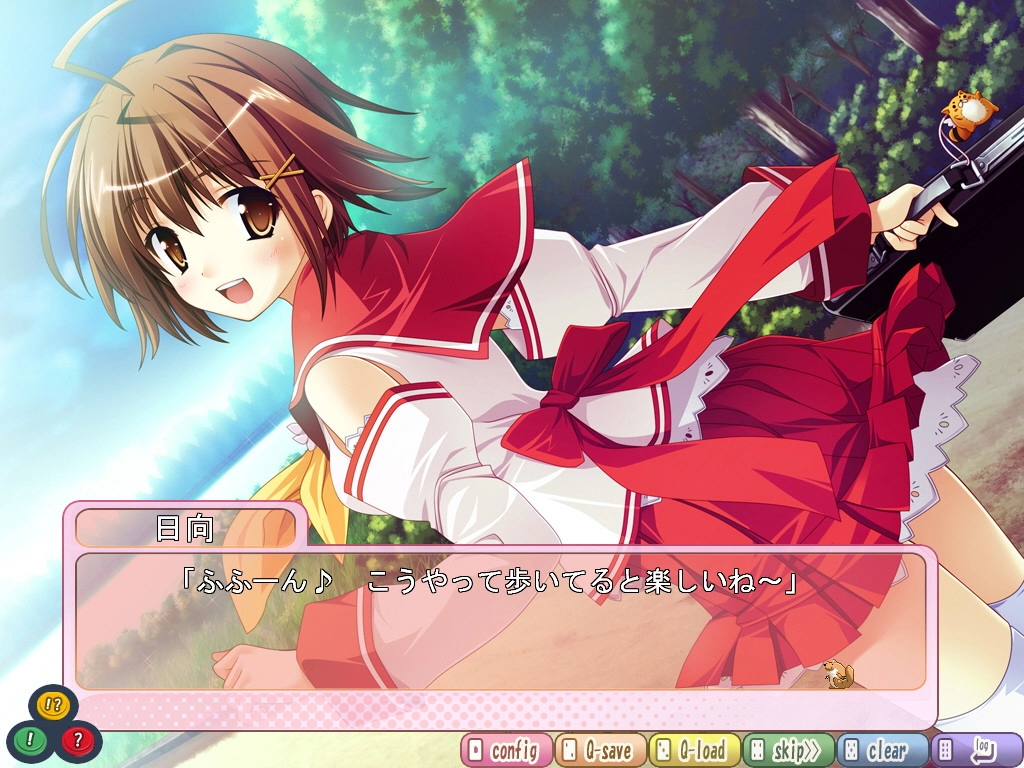Activate skip to fast-forward text
The width and height of the screenshot is (1024, 768).
click(x=789, y=750)
